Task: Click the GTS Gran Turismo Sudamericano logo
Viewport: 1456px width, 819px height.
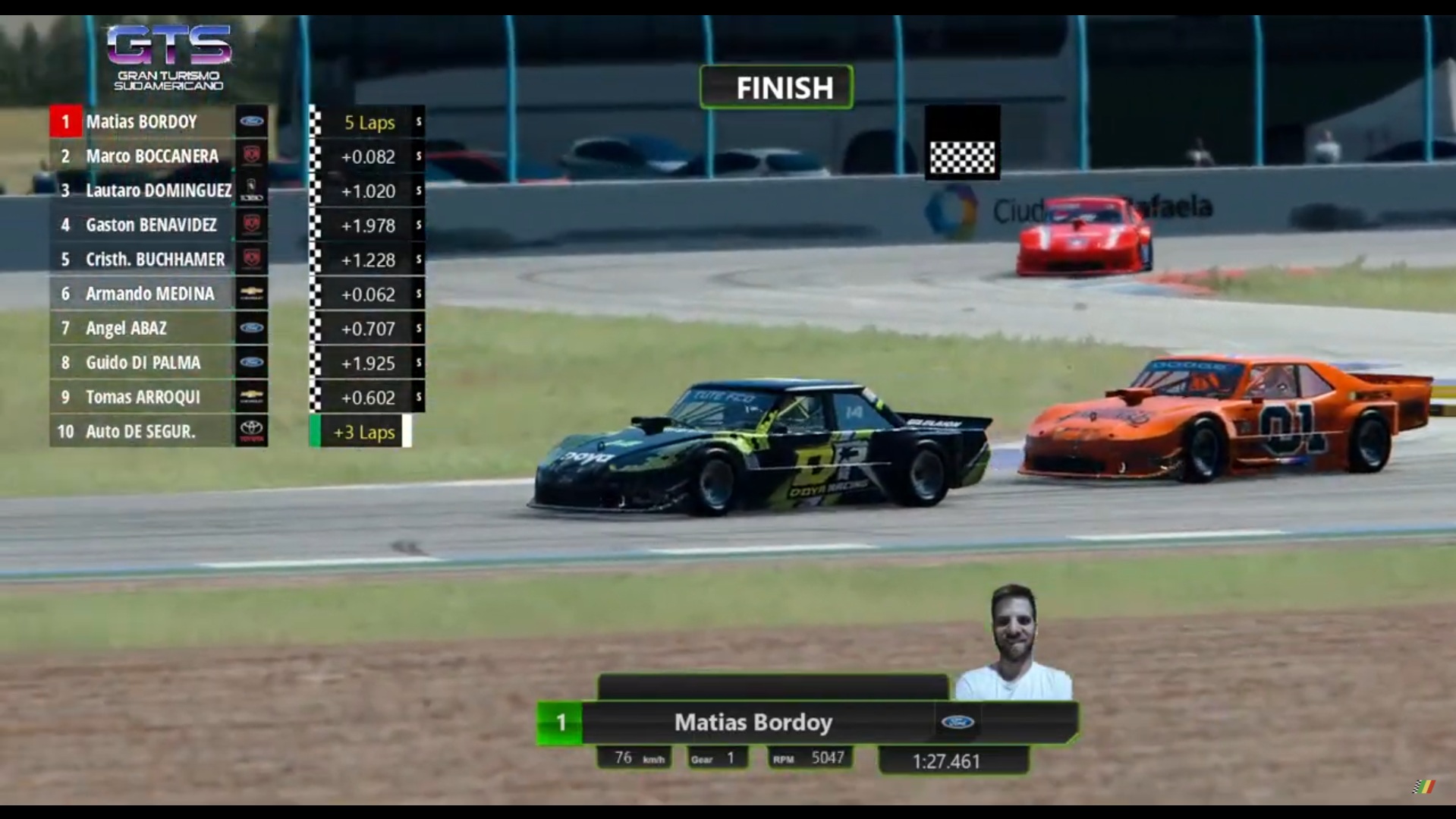Action: 168,58
